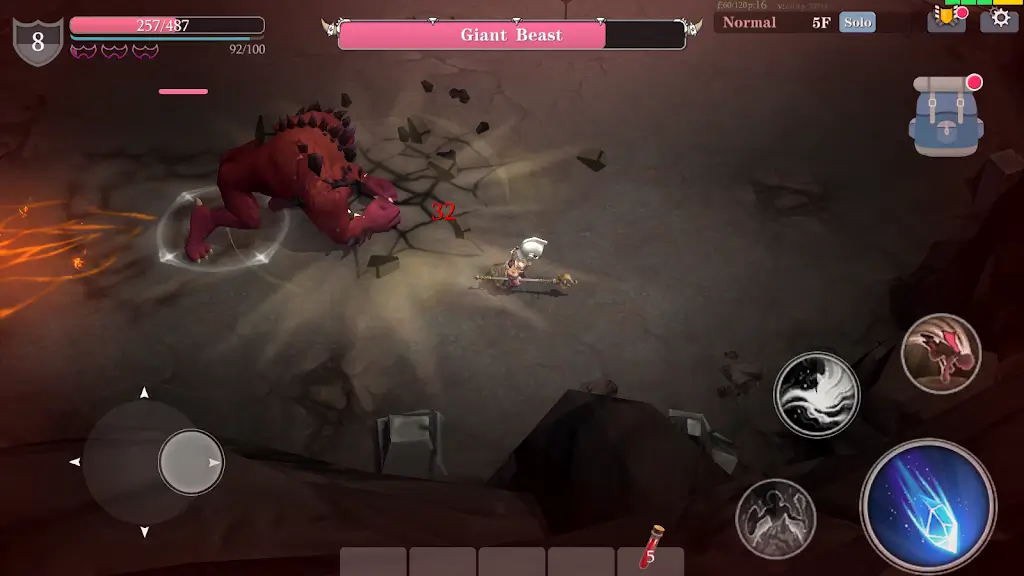Use the red health potion slot
This screenshot has height=576, width=1024.
tap(651, 549)
